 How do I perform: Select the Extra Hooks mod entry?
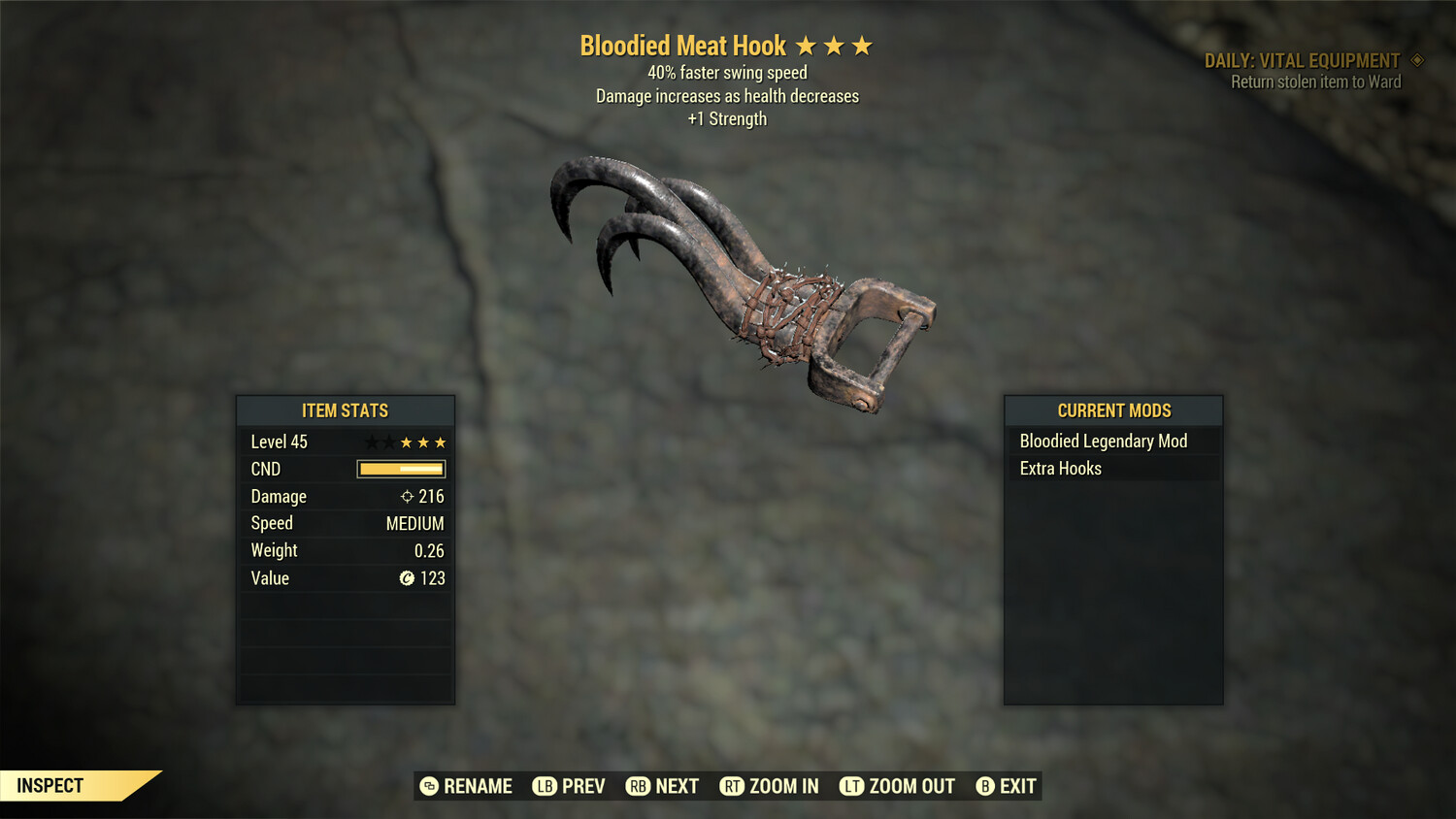pyautogui.click(x=1061, y=468)
